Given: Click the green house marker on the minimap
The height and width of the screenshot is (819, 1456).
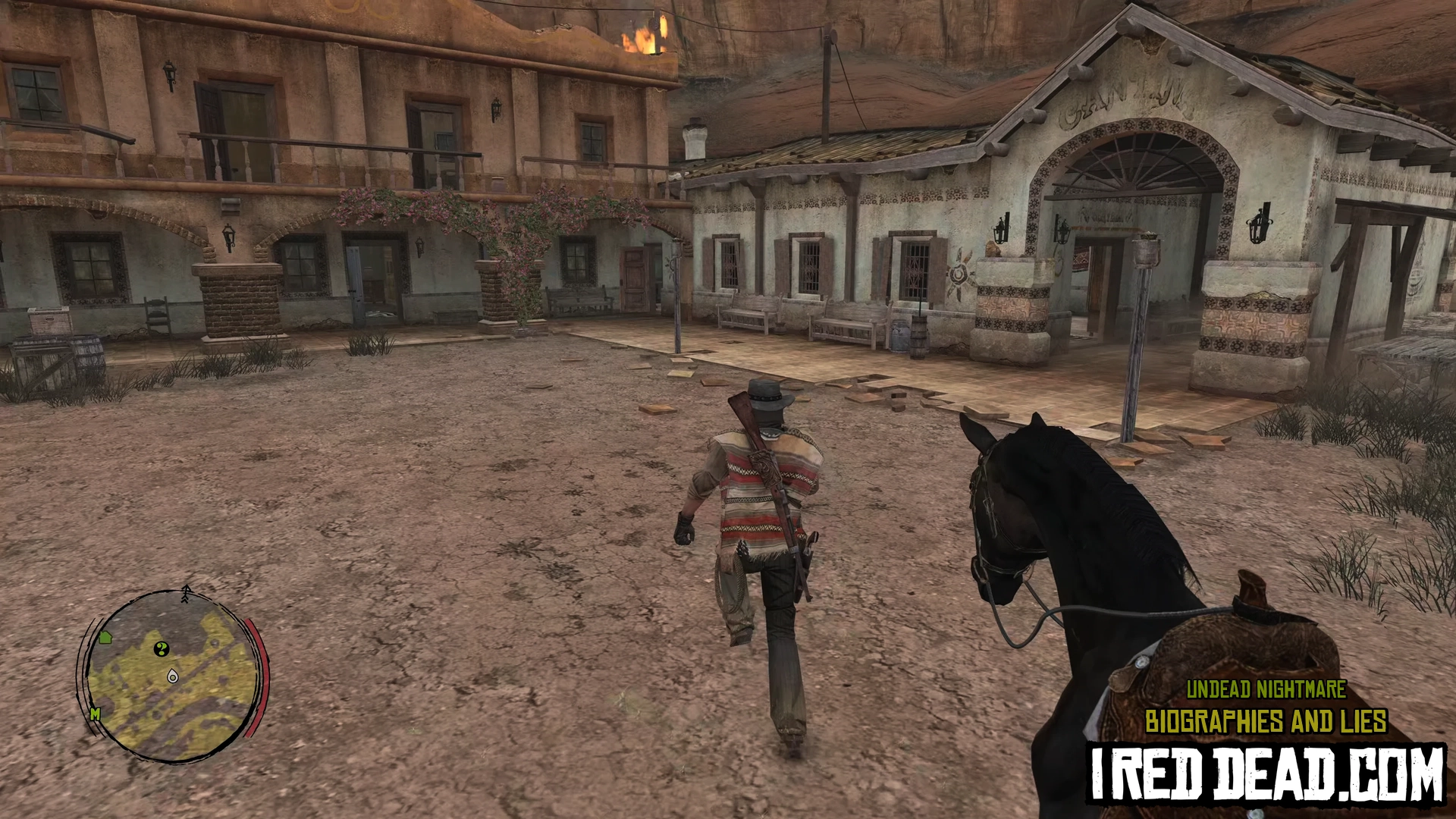Looking at the screenshot, I should coord(105,637).
